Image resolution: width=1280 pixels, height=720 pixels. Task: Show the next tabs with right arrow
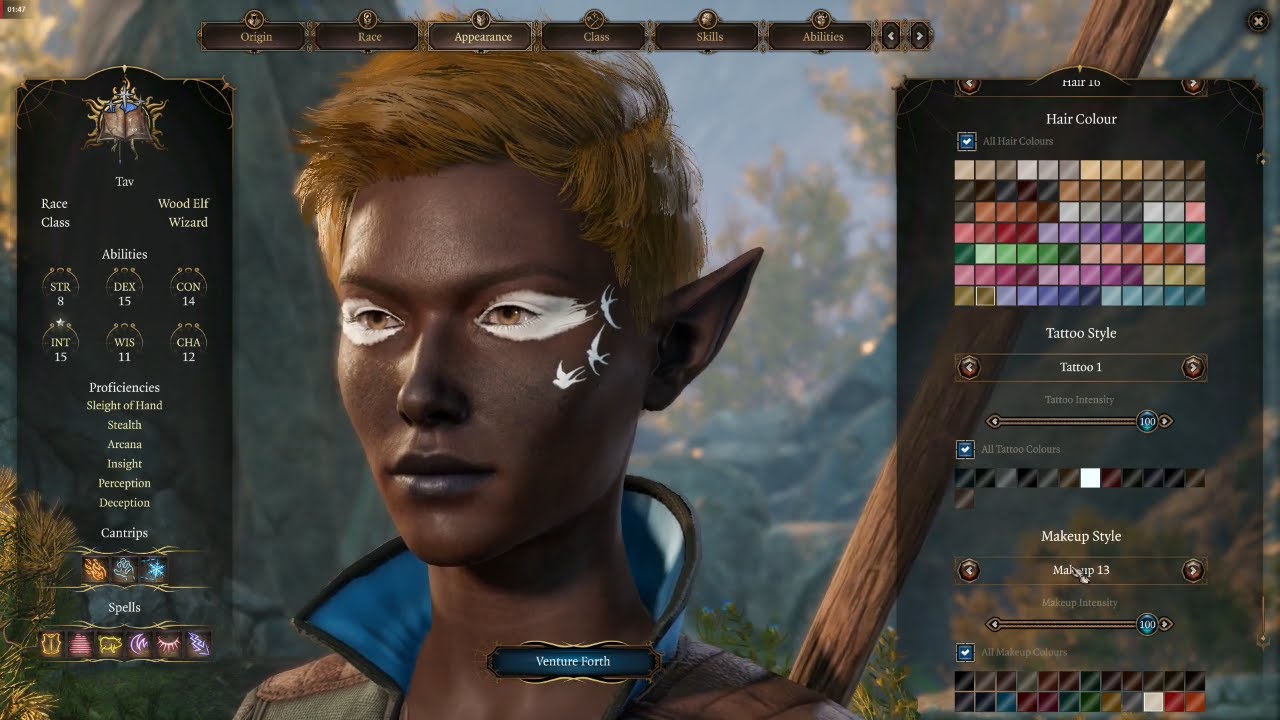[x=919, y=36]
